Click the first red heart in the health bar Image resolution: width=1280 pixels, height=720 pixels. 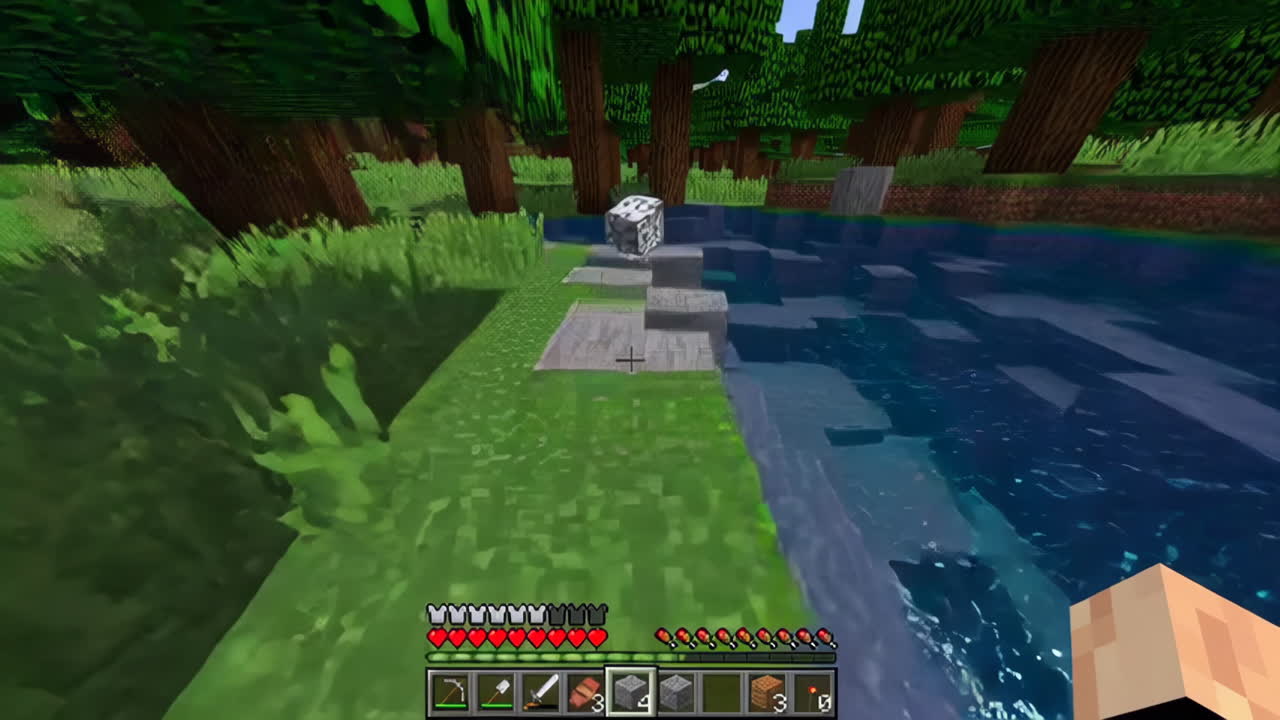coord(437,637)
